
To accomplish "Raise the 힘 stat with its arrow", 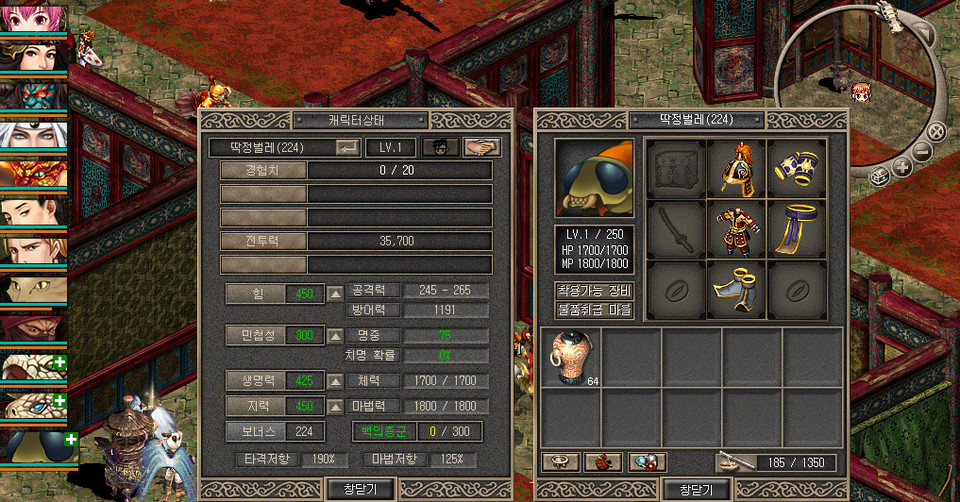I will 336,293.
